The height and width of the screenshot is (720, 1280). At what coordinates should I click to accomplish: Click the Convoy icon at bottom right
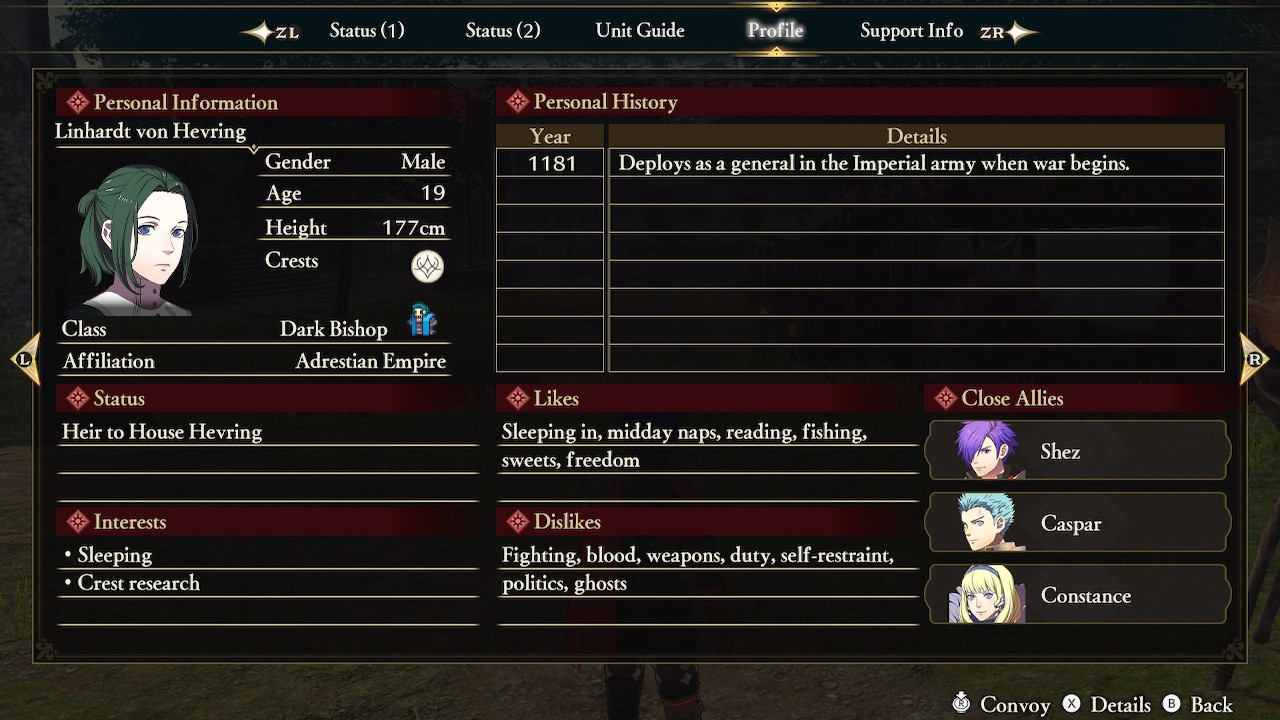[x=961, y=704]
